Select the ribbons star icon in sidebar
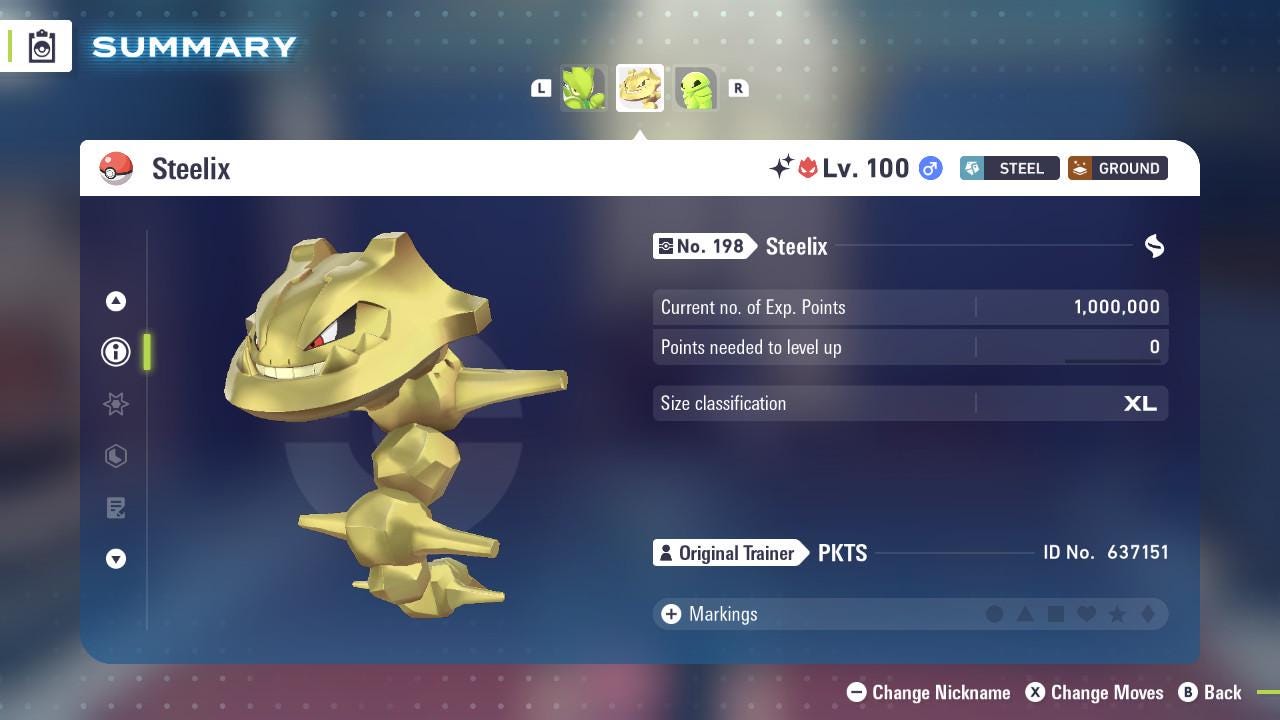 click(x=116, y=404)
